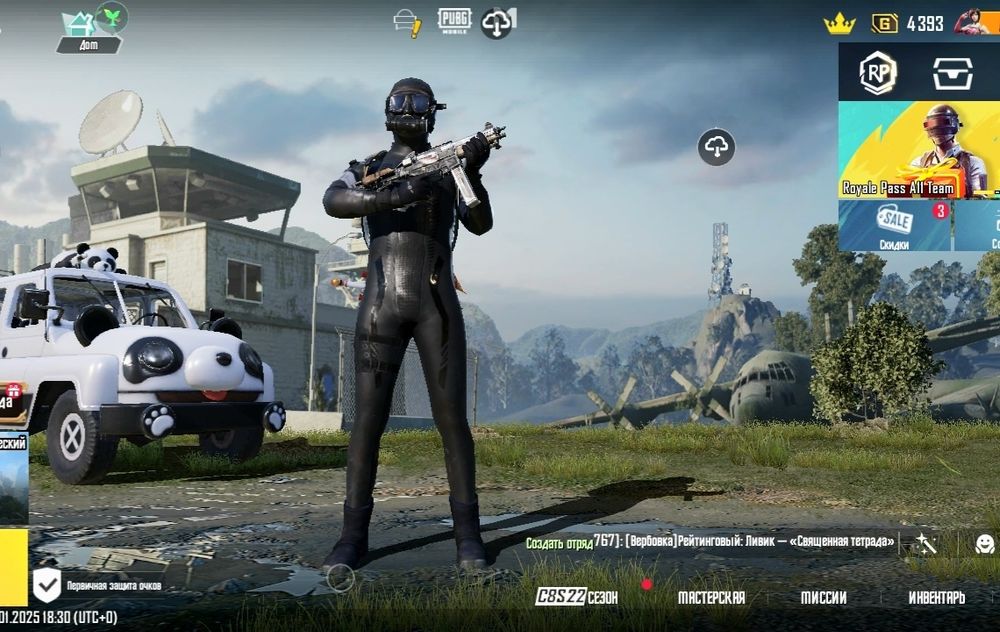Open the Скидки sale banner
1000x632 pixels.
coord(894,225)
